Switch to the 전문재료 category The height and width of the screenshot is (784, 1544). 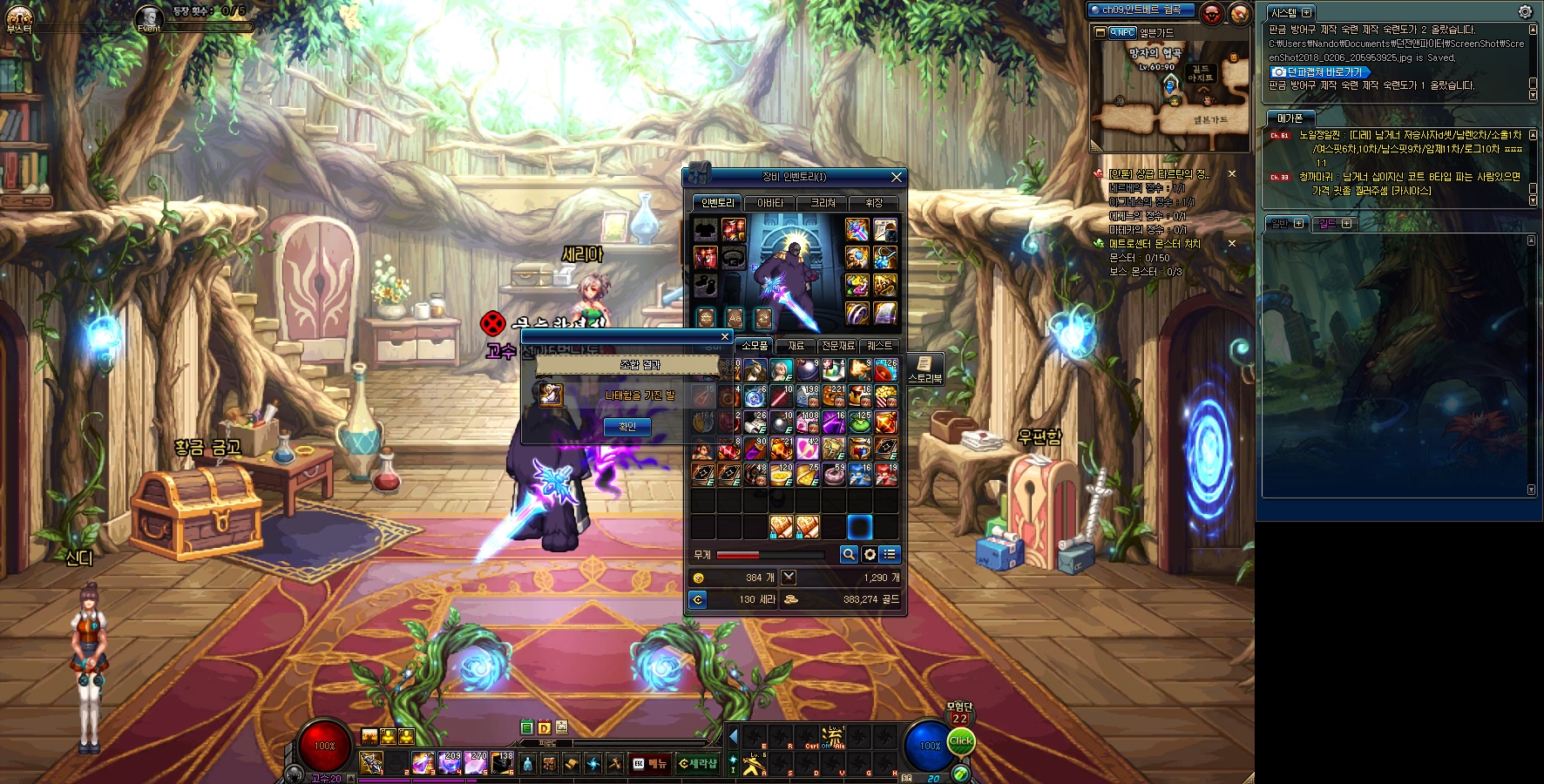coord(838,346)
